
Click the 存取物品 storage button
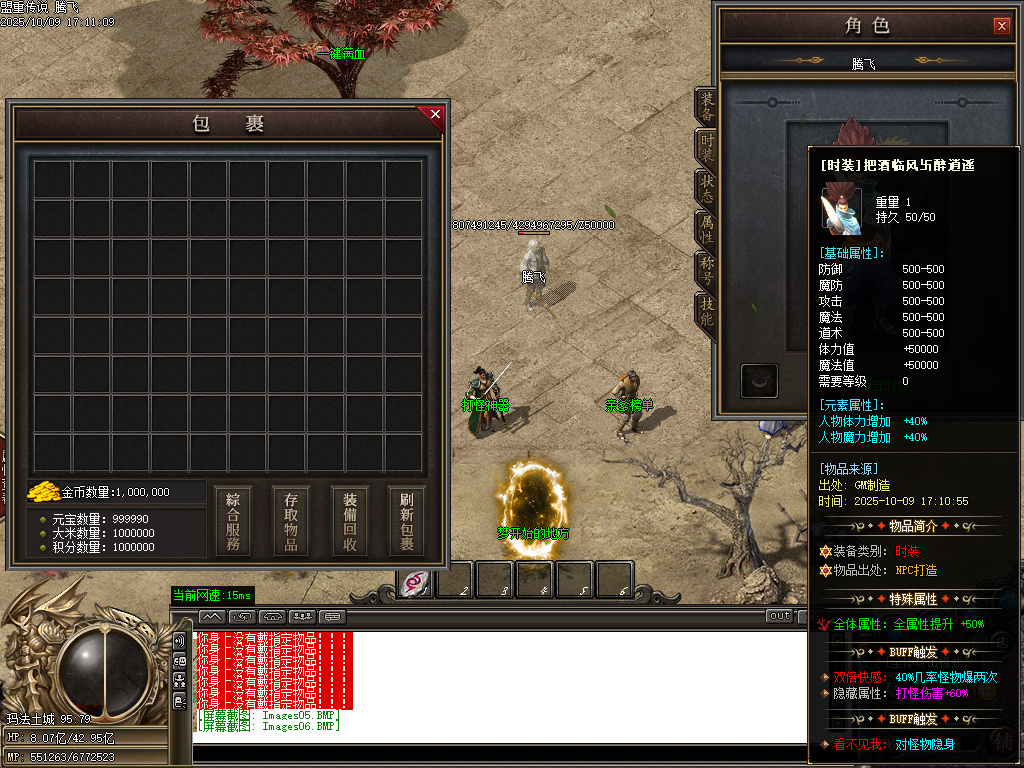pos(291,521)
